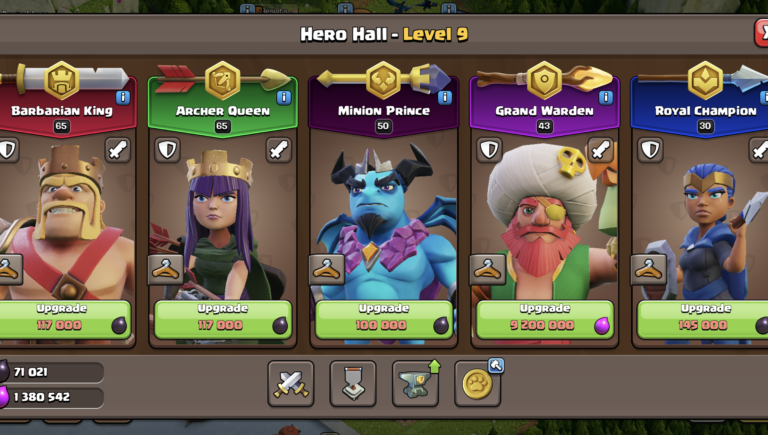Open Grand Warden's skin hanger button
This screenshot has width=768, height=435.
pyautogui.click(x=488, y=268)
